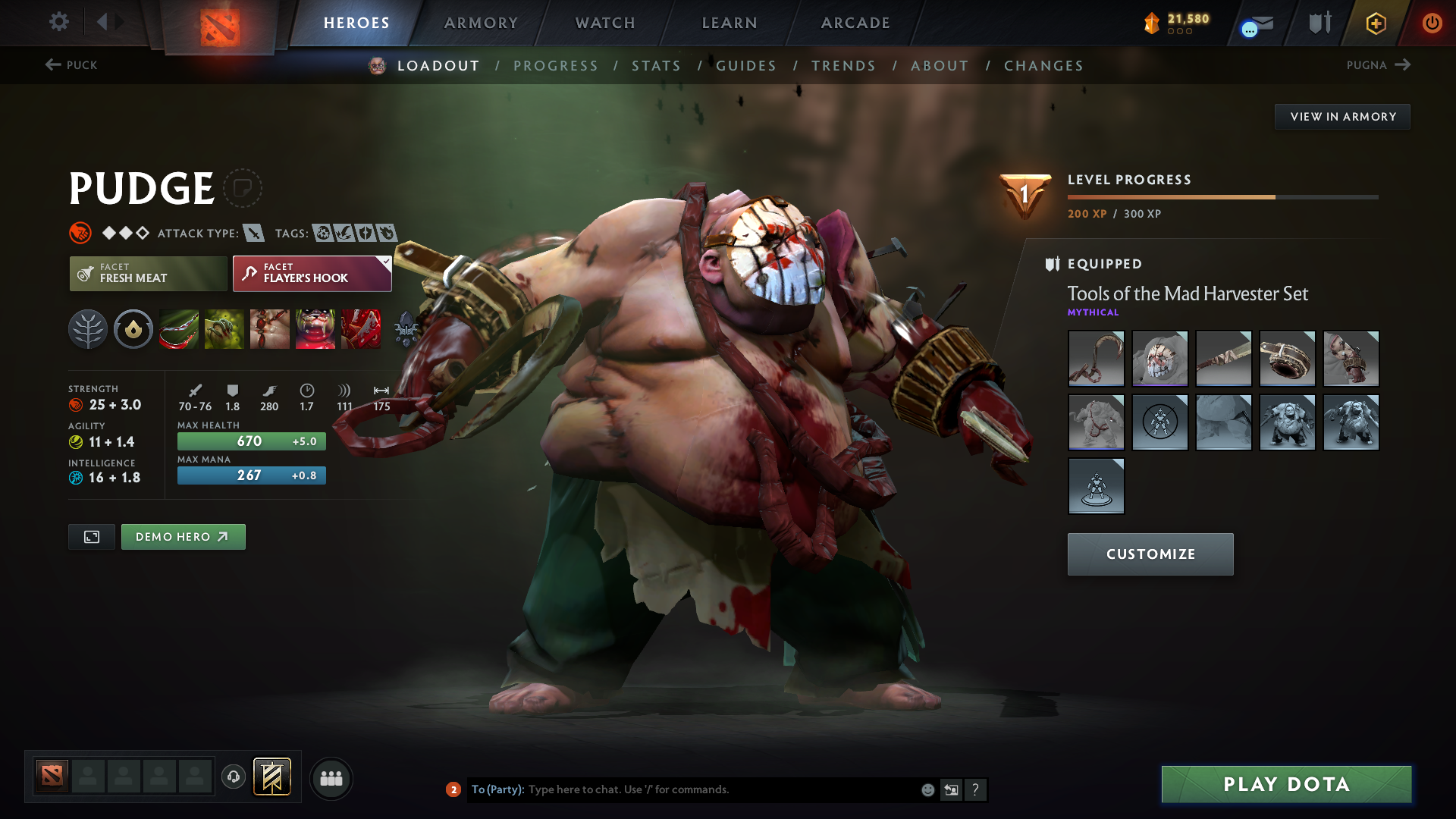This screenshot has width=1456, height=819.
Task: Click the party chat input field
Action: [682, 789]
